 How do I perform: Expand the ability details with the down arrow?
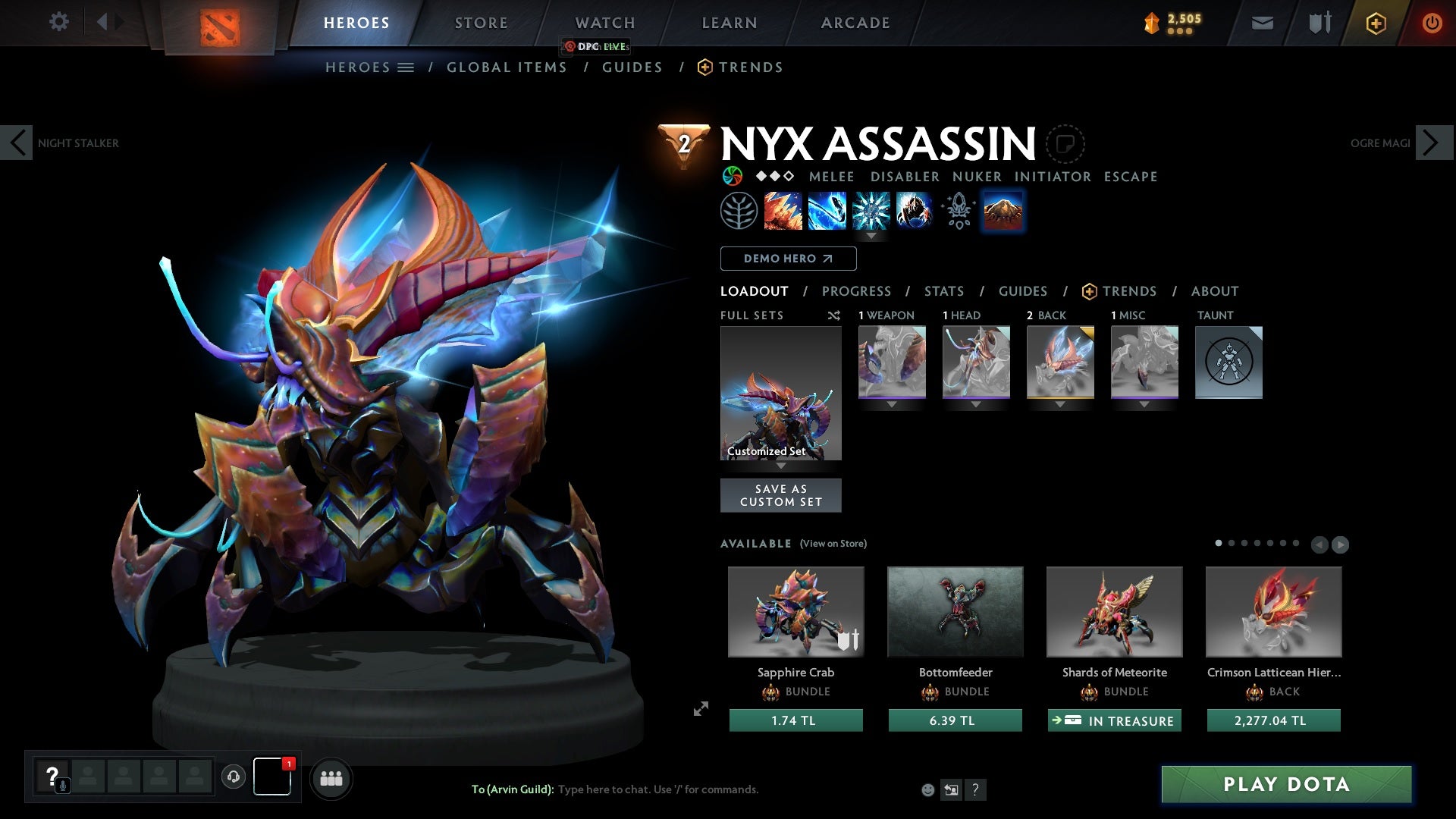(871, 237)
